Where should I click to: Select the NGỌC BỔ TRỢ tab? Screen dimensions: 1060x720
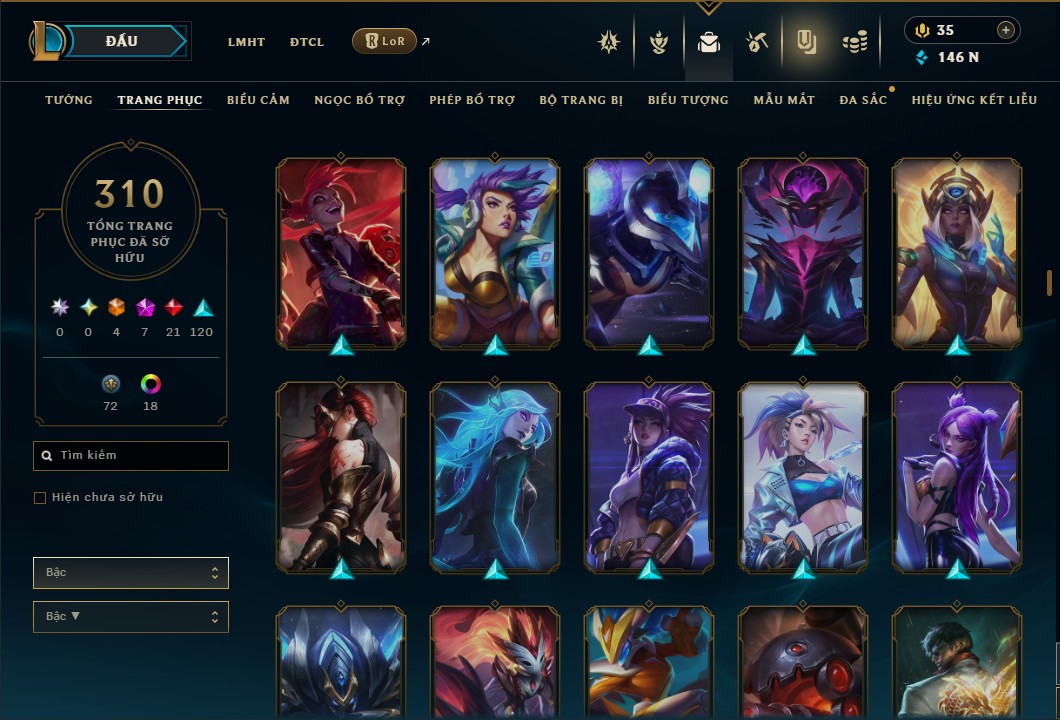359,100
